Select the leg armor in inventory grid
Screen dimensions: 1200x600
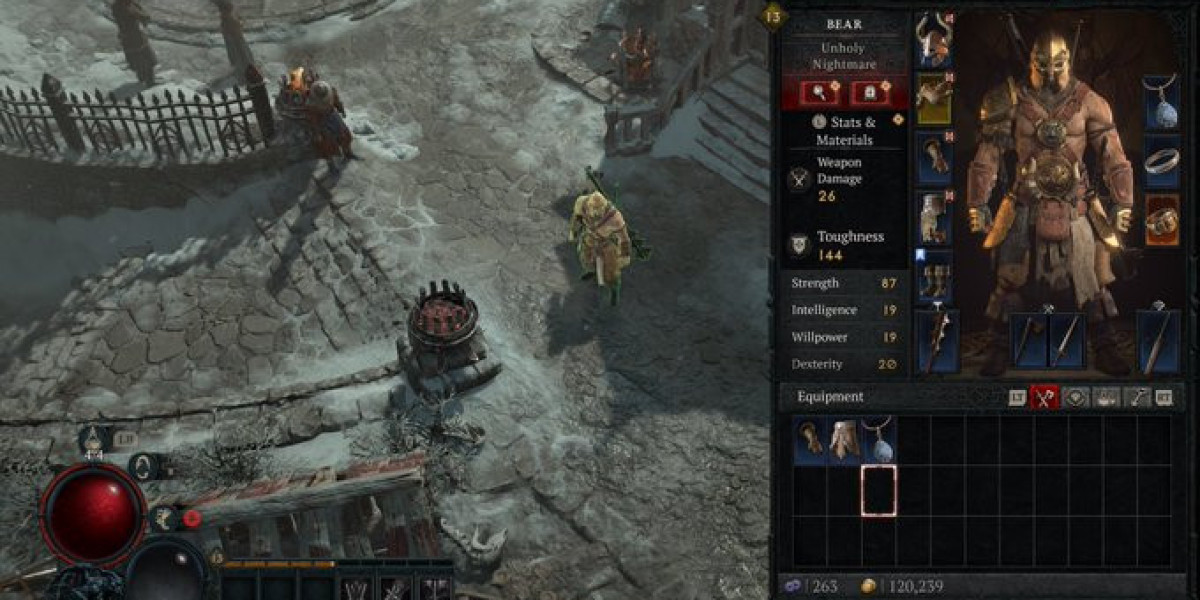[844, 441]
